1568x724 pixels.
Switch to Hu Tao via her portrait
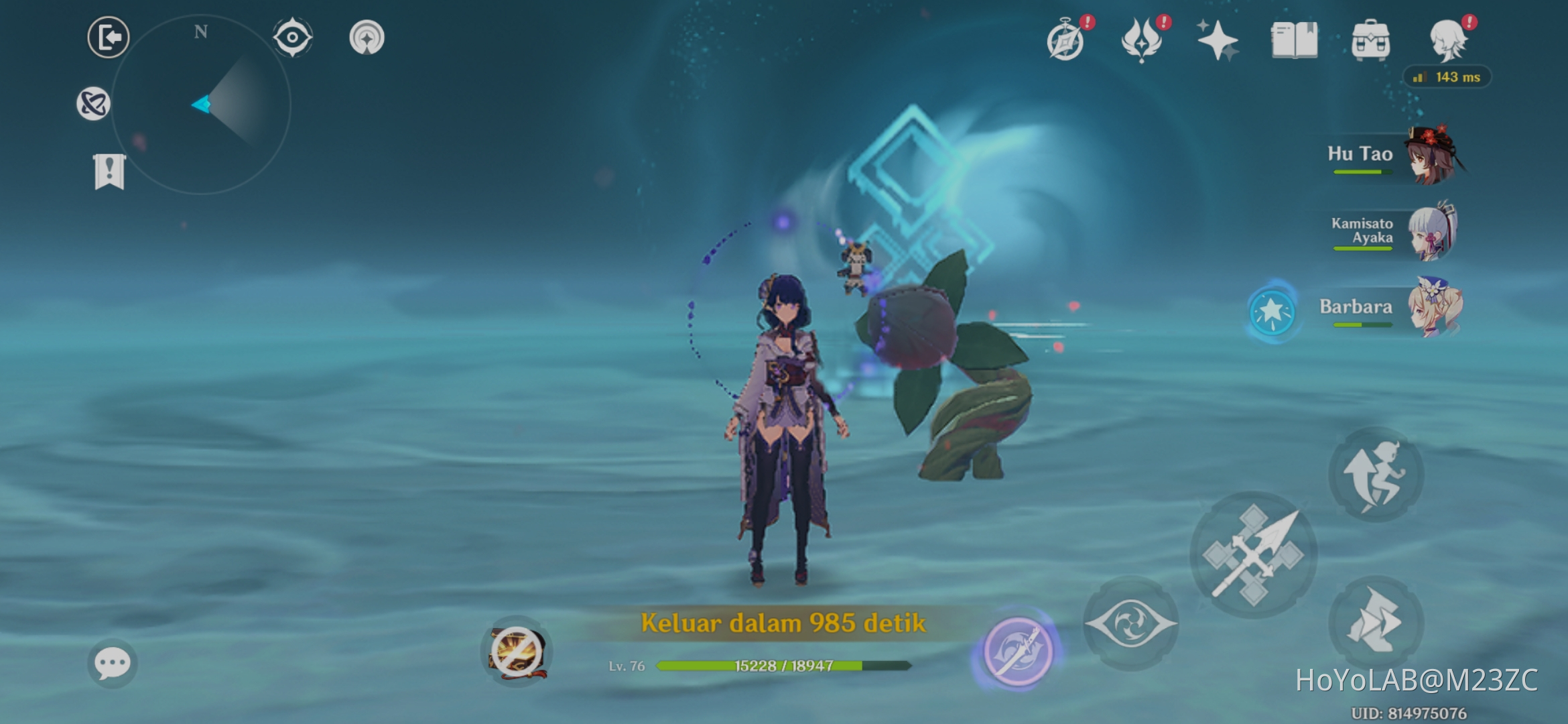[1436, 156]
